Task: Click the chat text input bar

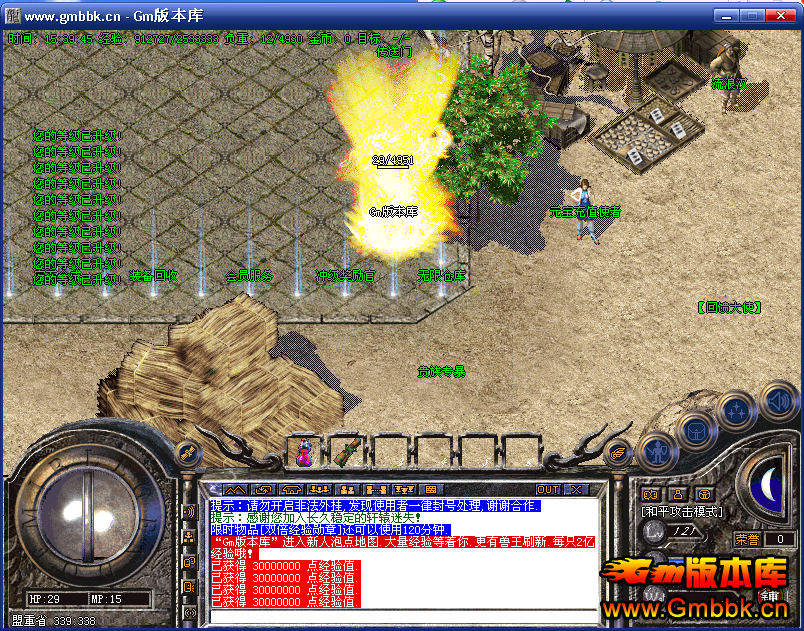Action: click(400, 615)
